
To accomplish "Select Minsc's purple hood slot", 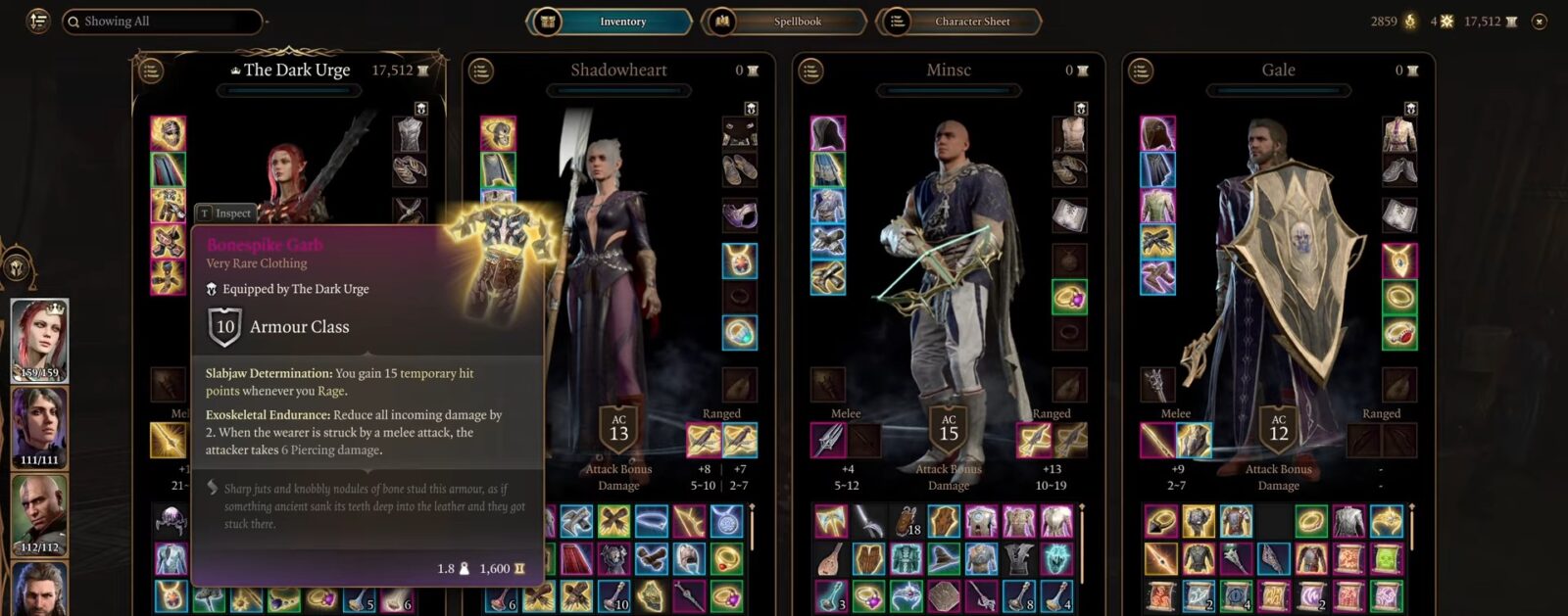I will point(828,133).
